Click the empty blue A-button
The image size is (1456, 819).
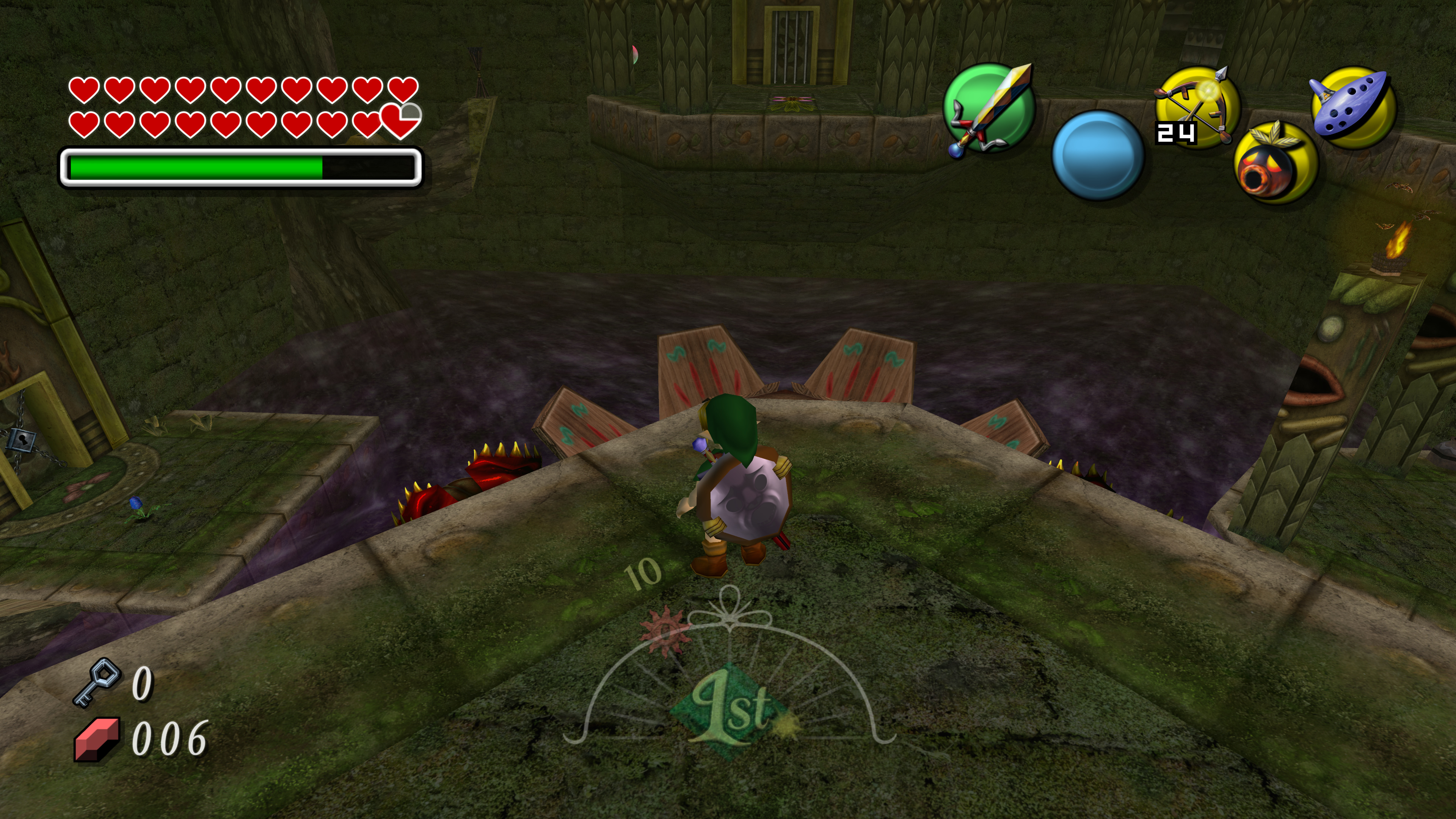pyautogui.click(x=1098, y=155)
